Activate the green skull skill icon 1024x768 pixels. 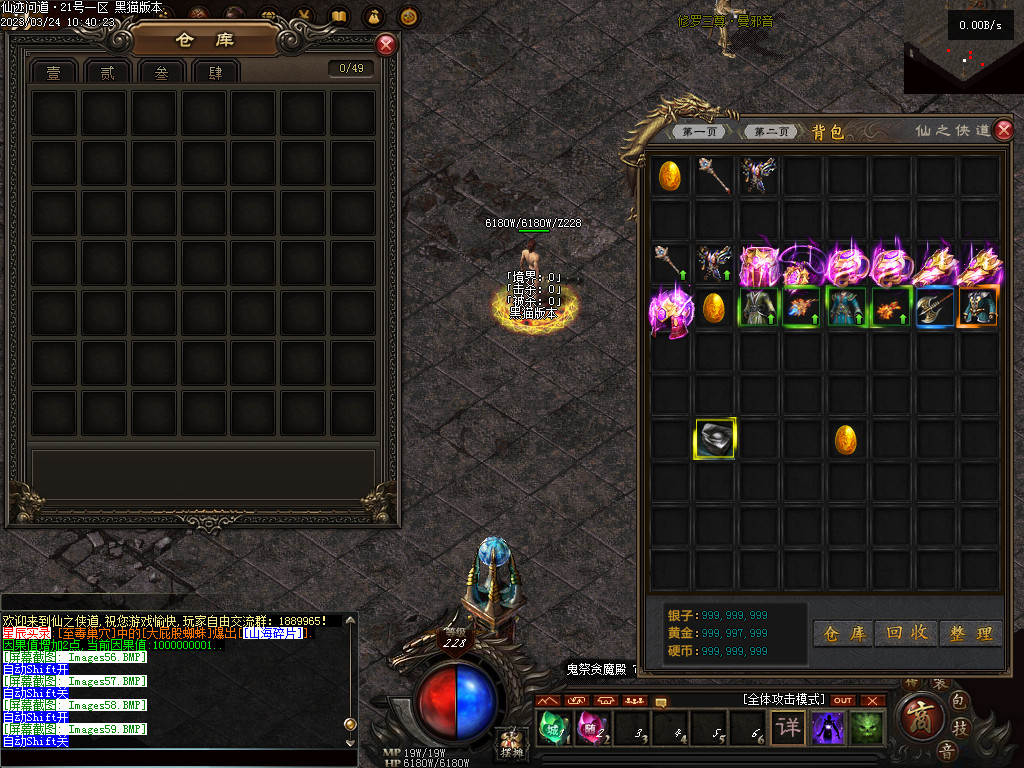pyautogui.click(x=868, y=727)
